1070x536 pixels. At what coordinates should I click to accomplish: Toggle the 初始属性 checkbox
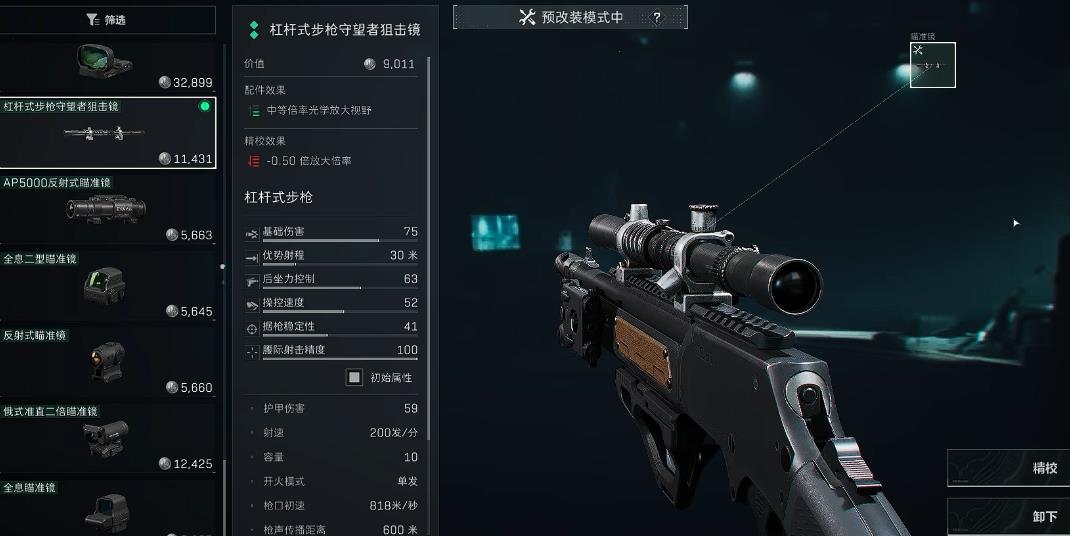(x=354, y=377)
